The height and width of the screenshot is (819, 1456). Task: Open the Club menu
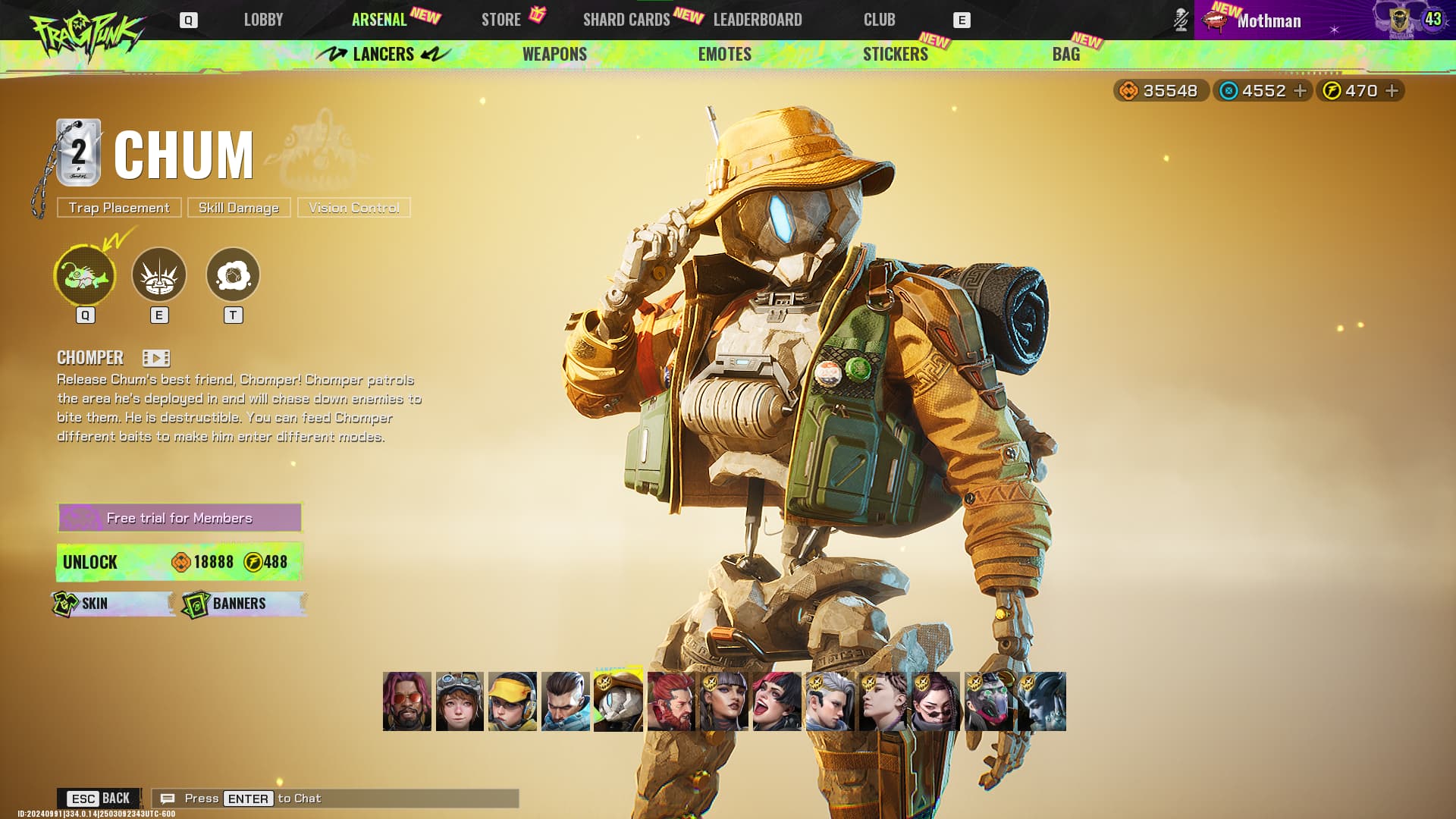pos(879,20)
